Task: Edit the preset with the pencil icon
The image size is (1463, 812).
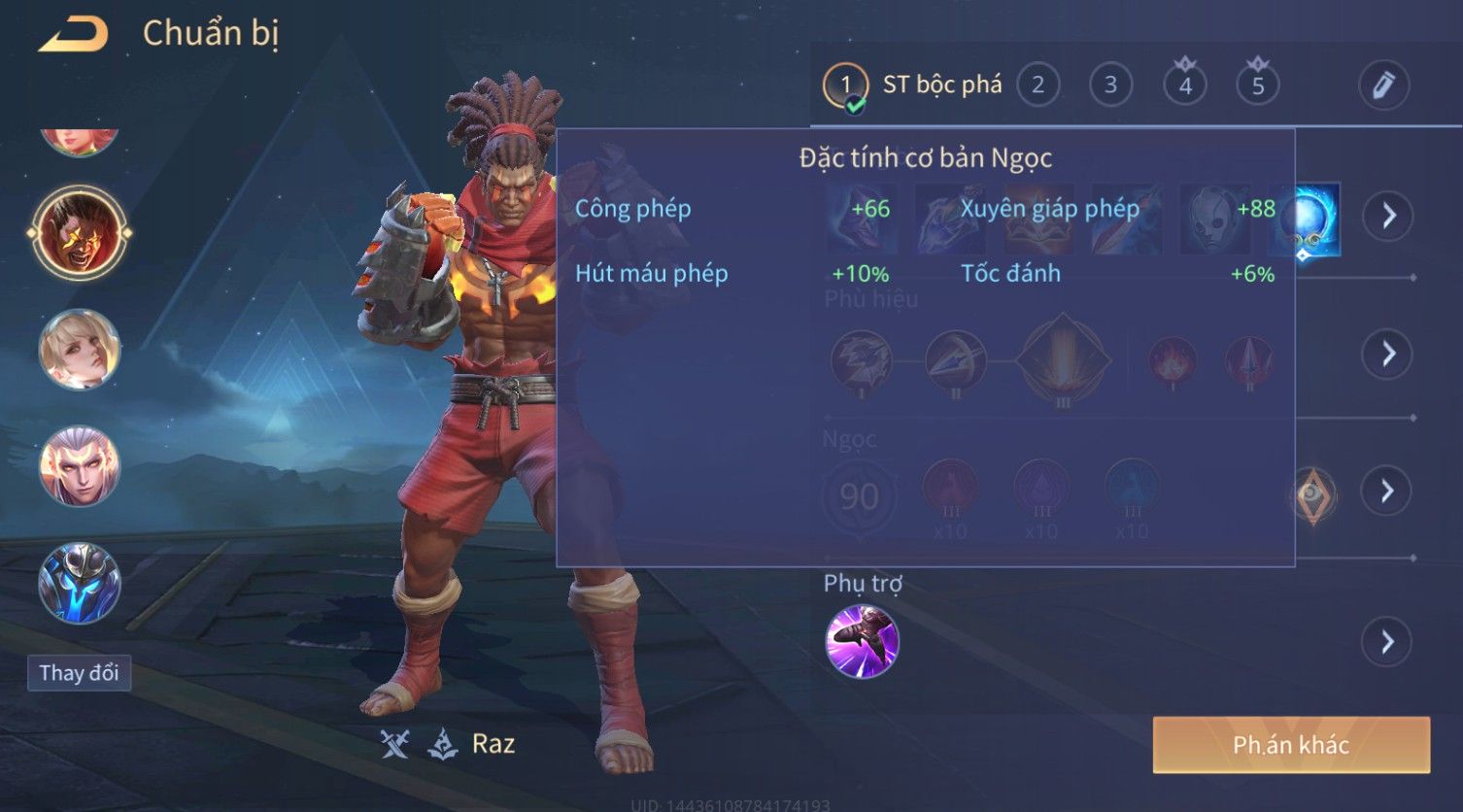Action: (x=1383, y=85)
